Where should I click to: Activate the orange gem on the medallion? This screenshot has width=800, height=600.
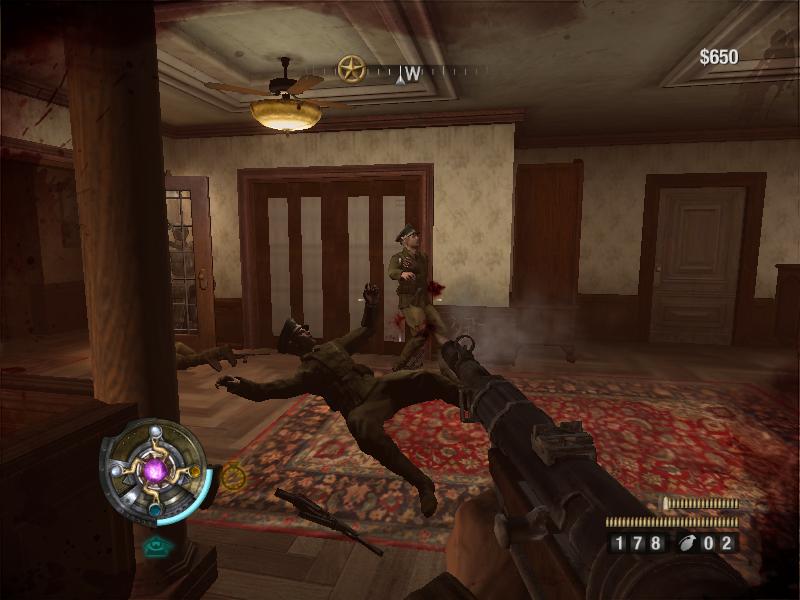tap(193, 470)
